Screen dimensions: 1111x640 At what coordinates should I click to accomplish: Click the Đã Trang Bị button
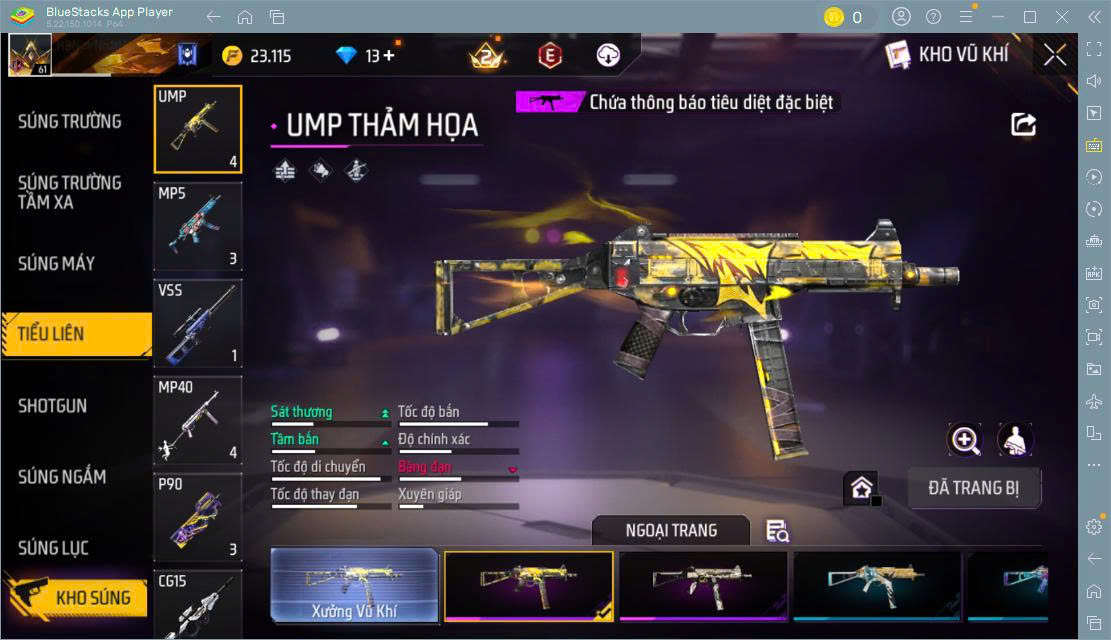click(974, 488)
